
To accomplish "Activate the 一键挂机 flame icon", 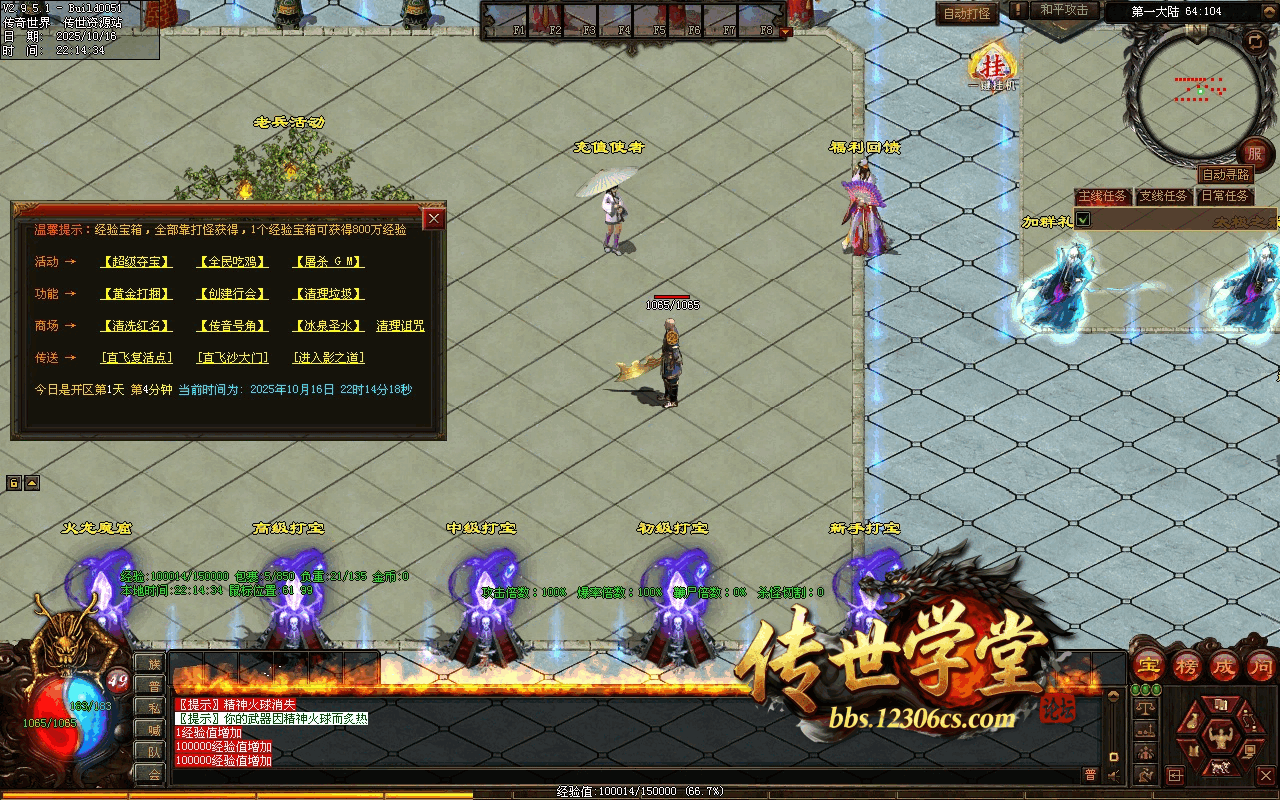I will coord(993,68).
